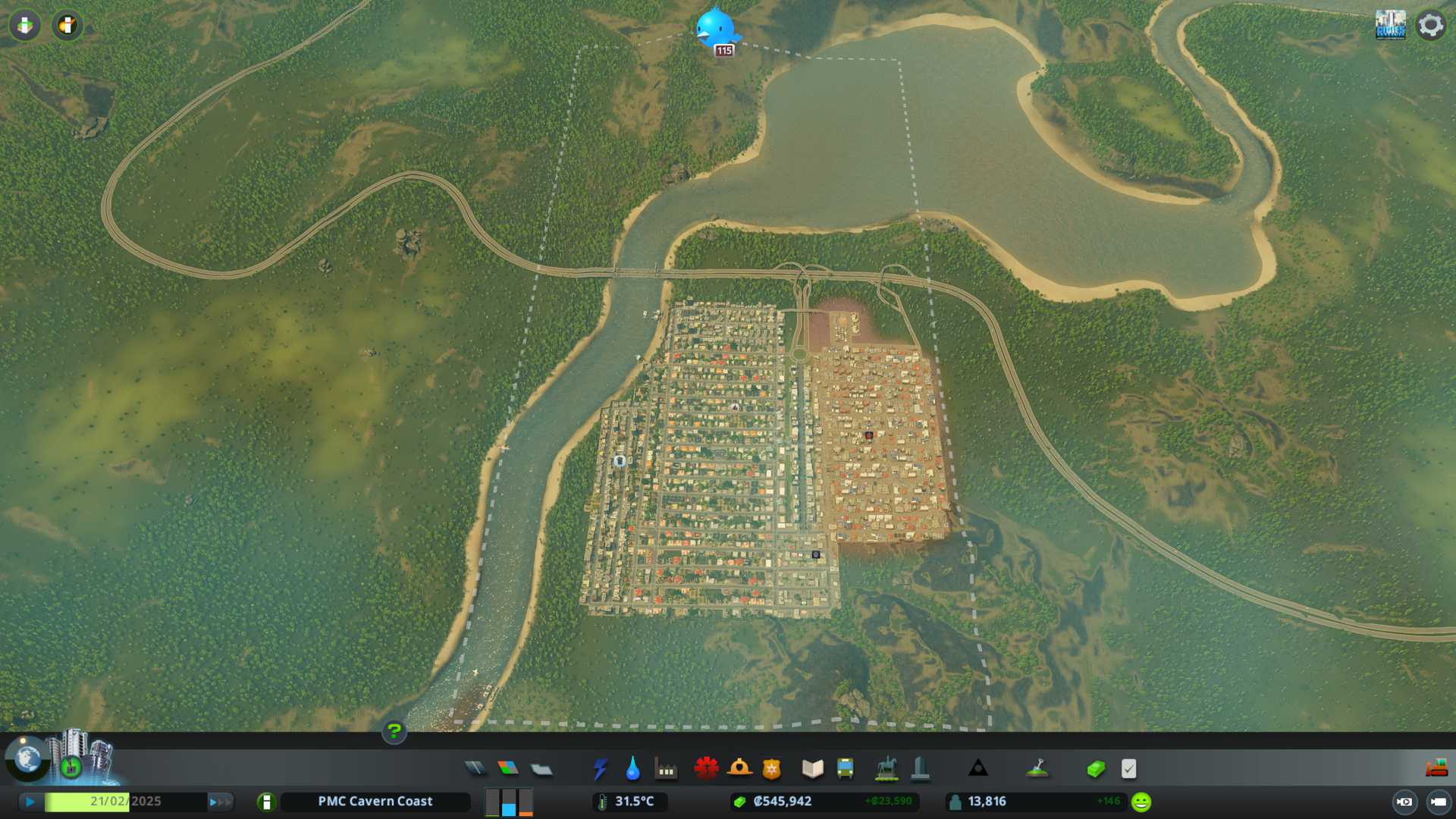Open the Chirper blue bird feed
Image resolution: width=1456 pixels, height=819 pixels.
[715, 29]
